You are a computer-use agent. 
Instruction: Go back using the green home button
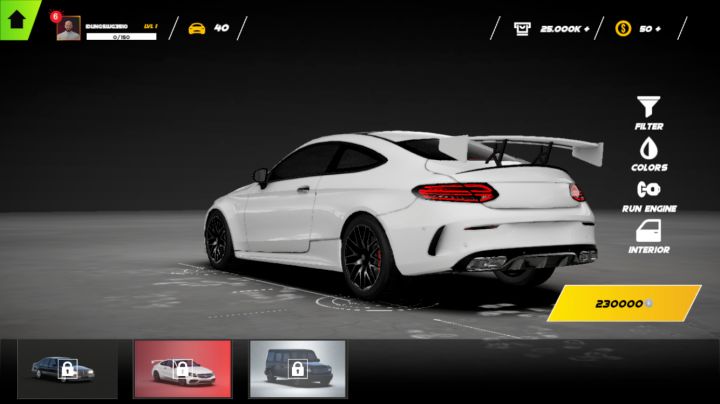(x=17, y=18)
